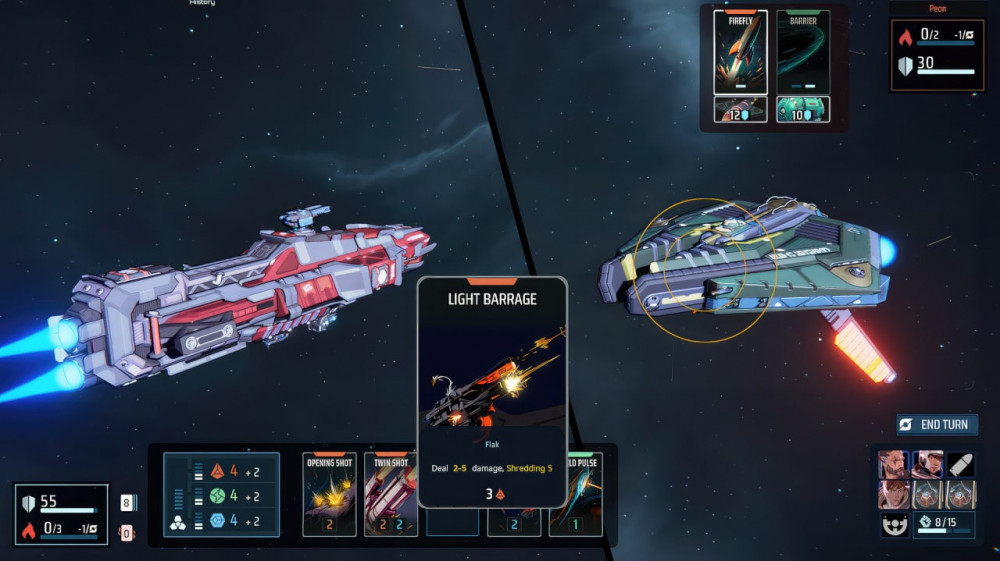
Task: Open the energy resources panel
Action: (x=221, y=495)
